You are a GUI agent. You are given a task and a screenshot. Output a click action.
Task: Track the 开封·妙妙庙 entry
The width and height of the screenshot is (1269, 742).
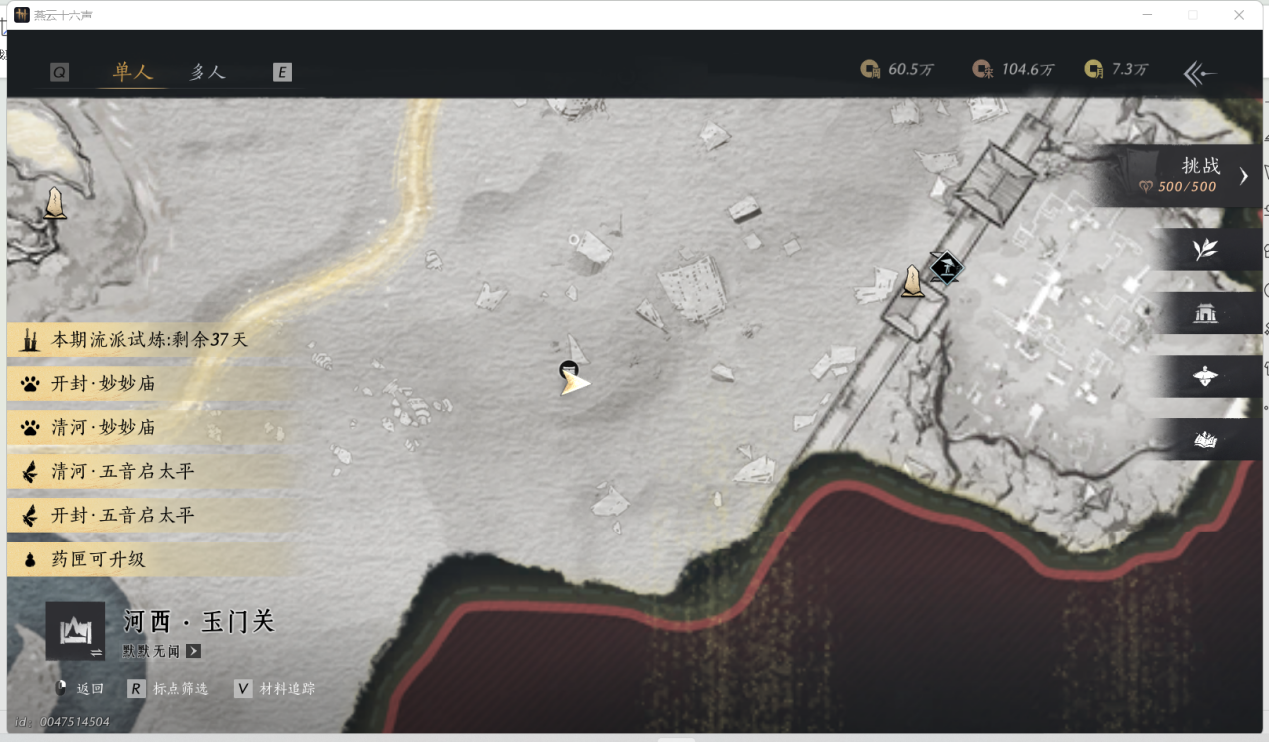point(103,384)
